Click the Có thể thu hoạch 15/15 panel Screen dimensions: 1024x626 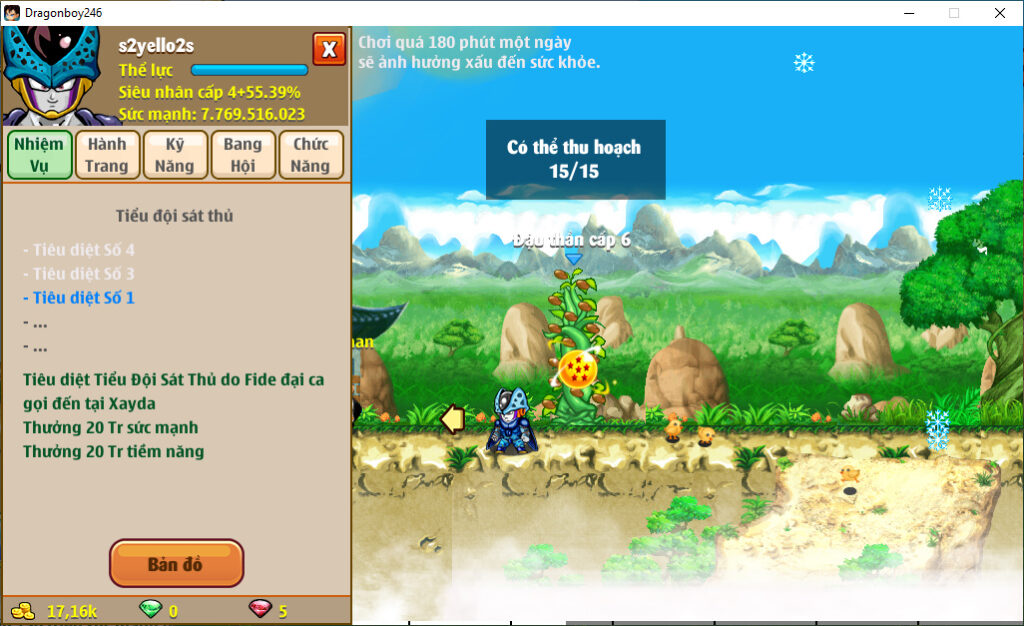[x=575, y=159]
